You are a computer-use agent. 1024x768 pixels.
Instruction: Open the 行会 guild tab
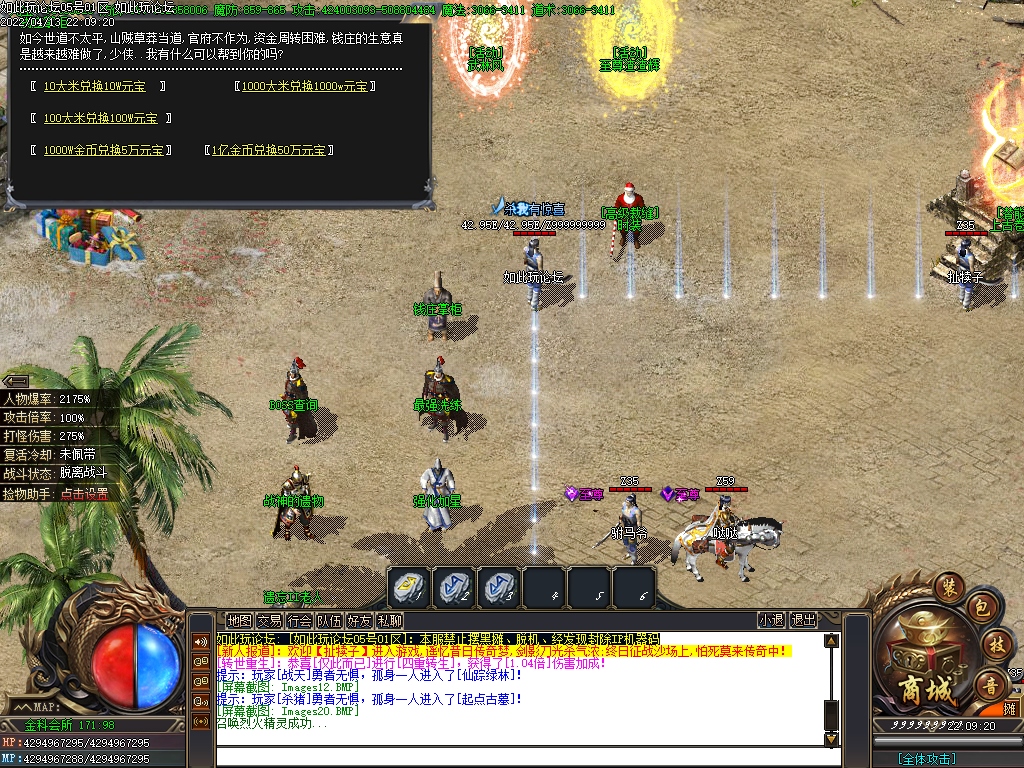click(299, 621)
